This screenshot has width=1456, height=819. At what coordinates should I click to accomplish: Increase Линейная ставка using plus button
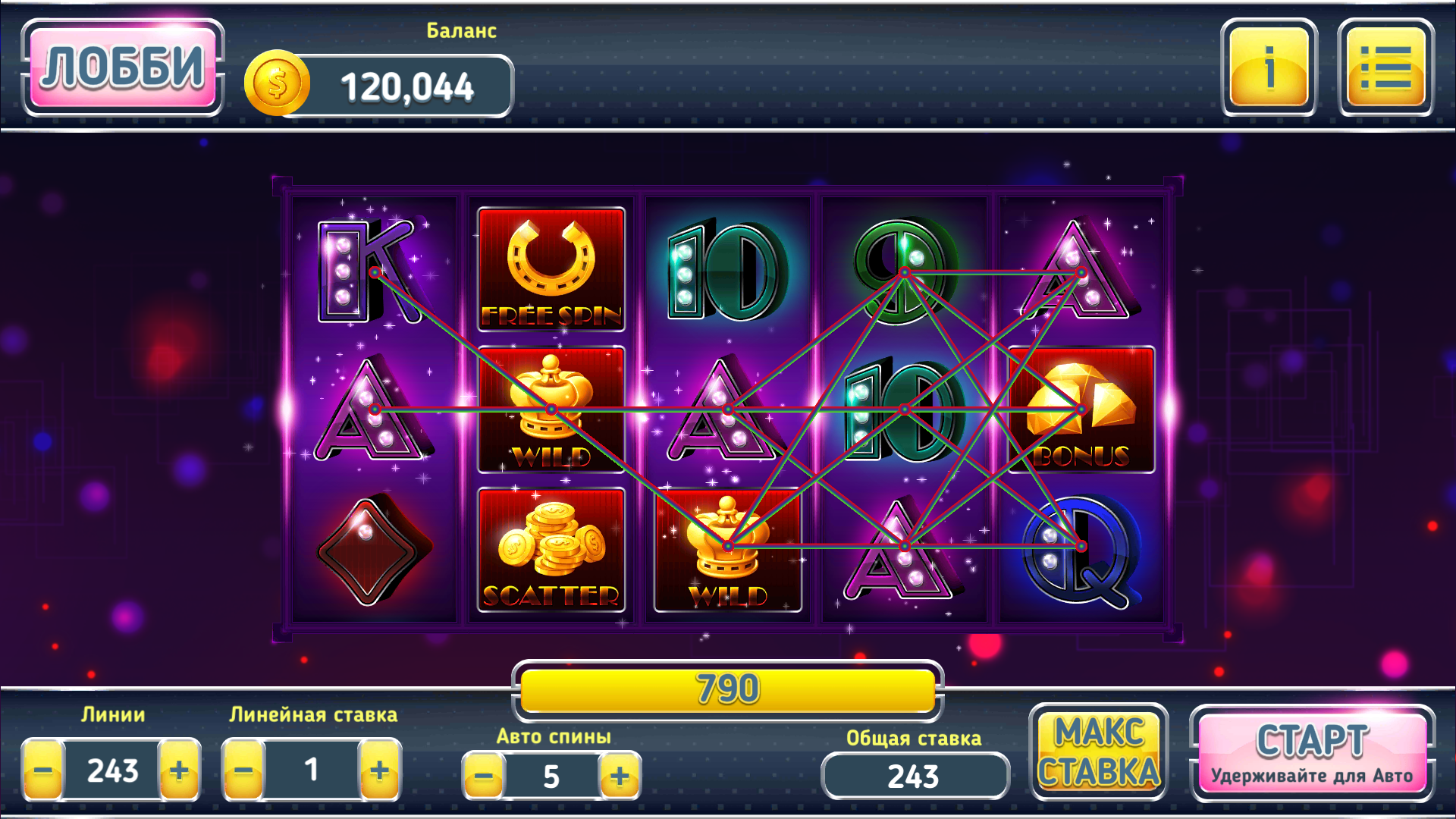[x=381, y=771]
